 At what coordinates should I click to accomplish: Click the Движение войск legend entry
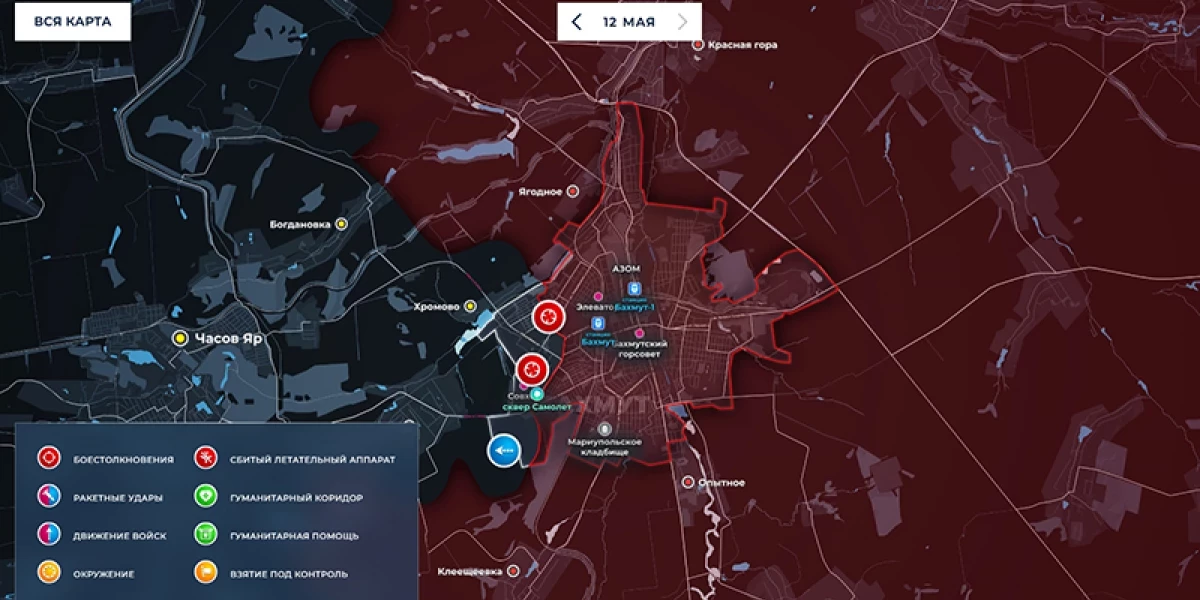[50, 535]
